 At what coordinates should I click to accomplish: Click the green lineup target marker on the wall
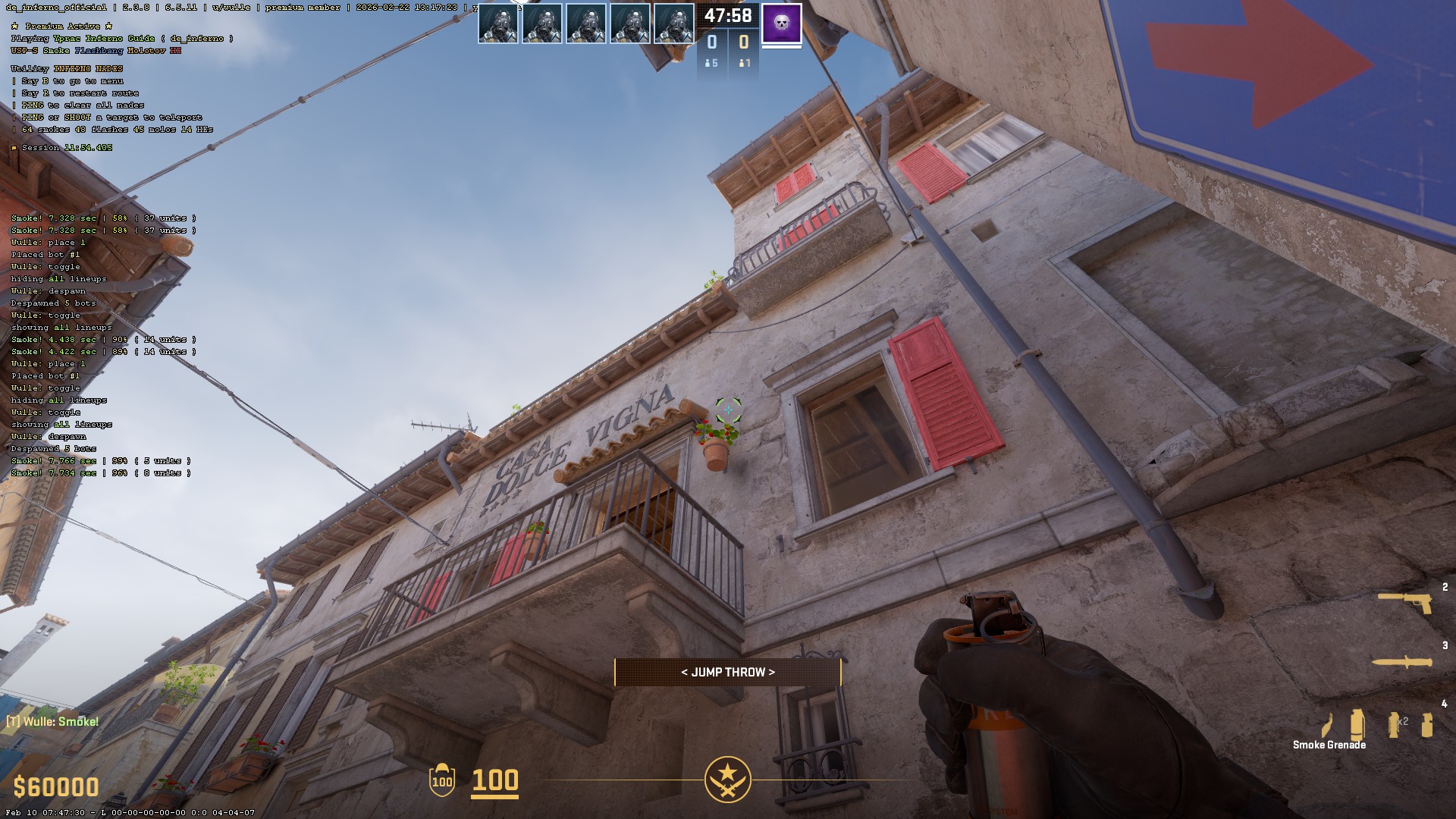727,410
